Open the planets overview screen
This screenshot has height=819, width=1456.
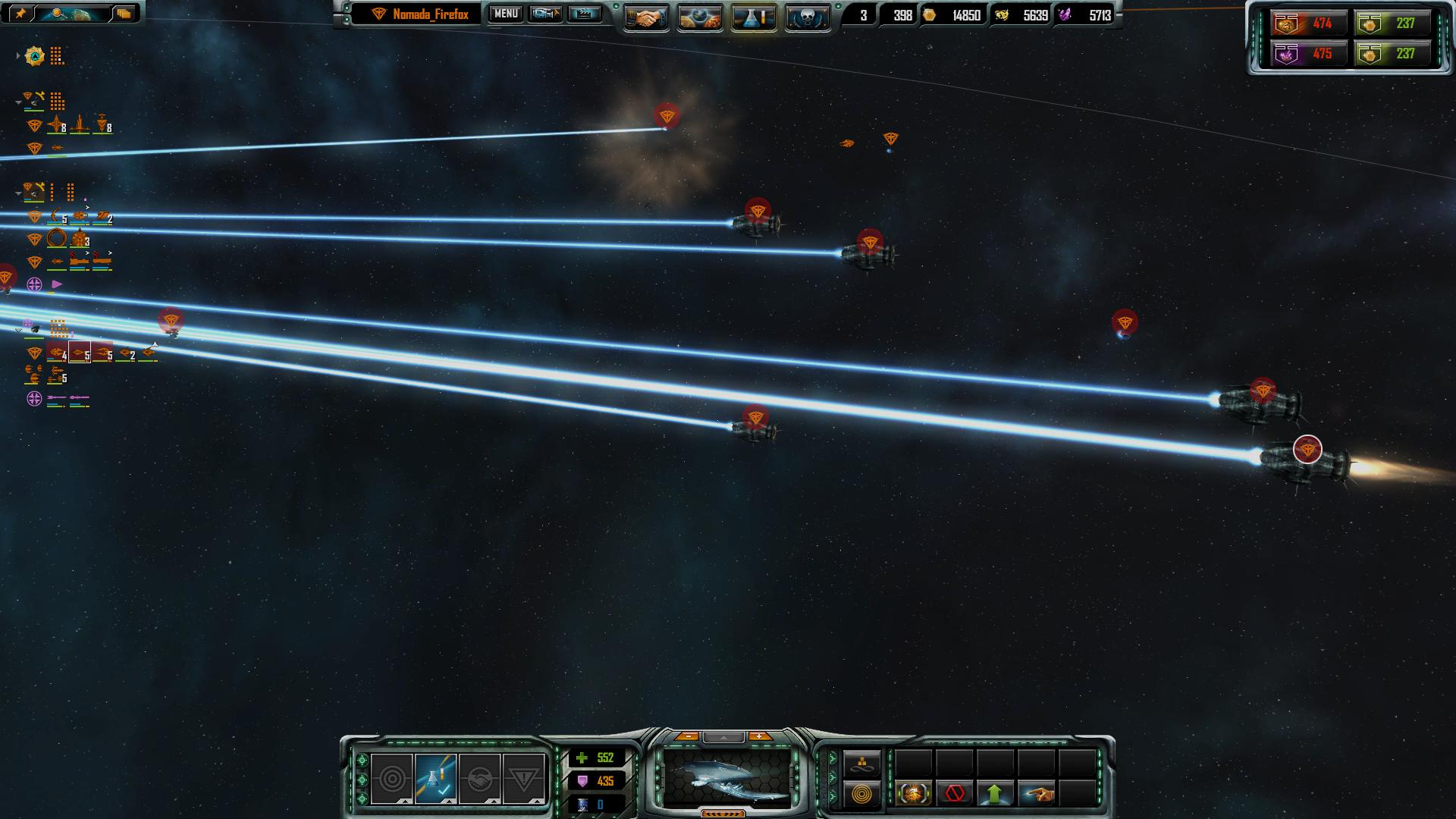(x=699, y=17)
